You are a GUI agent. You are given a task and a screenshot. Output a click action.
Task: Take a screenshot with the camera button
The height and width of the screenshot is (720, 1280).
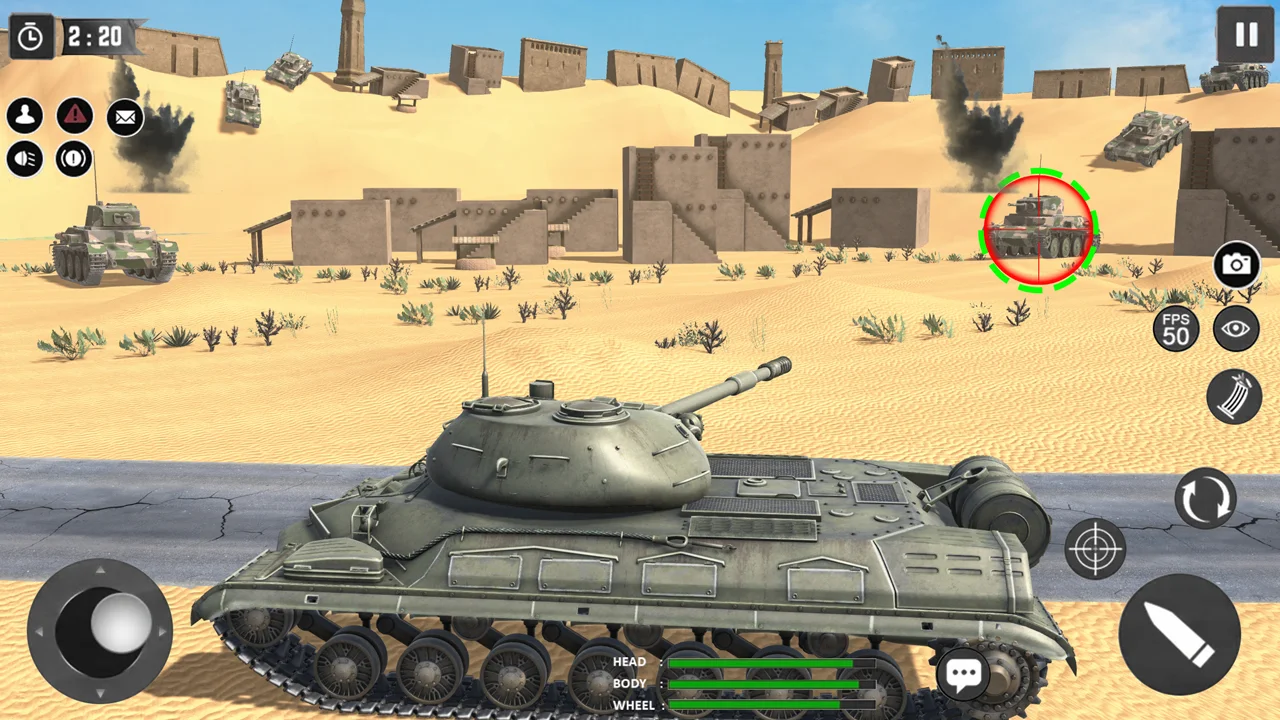point(1237,265)
